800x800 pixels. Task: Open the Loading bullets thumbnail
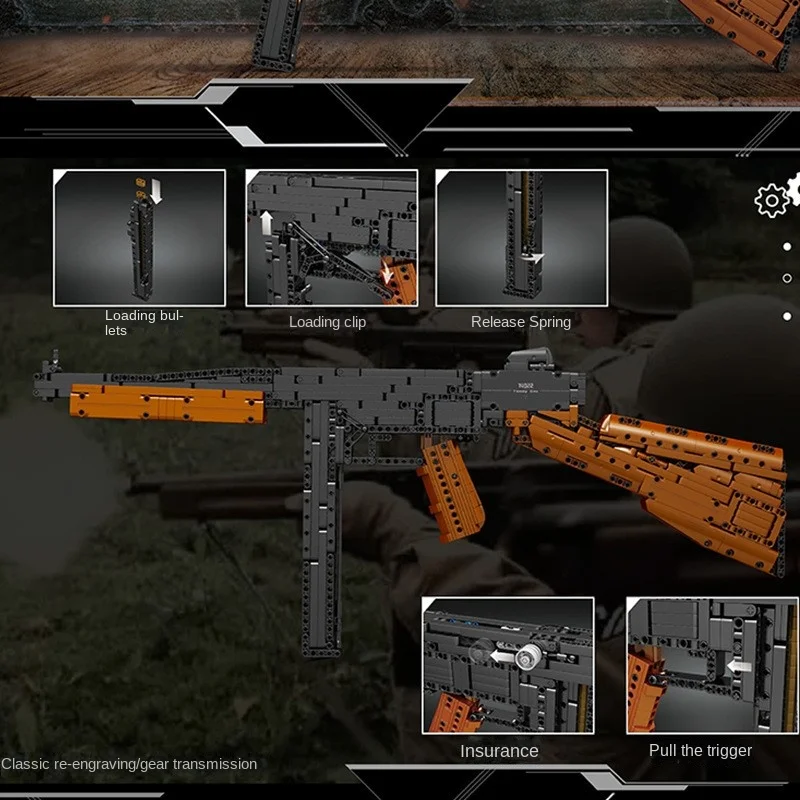click(139, 237)
